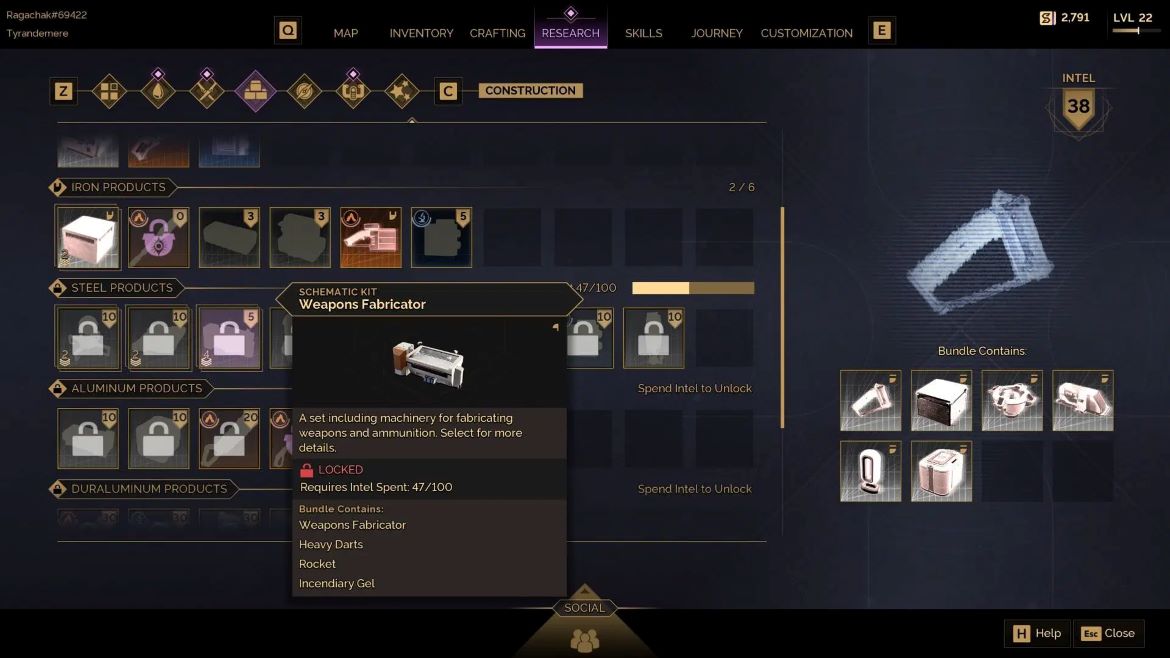Go to the Crafting tab
The image size is (1170, 658).
pyautogui.click(x=497, y=33)
